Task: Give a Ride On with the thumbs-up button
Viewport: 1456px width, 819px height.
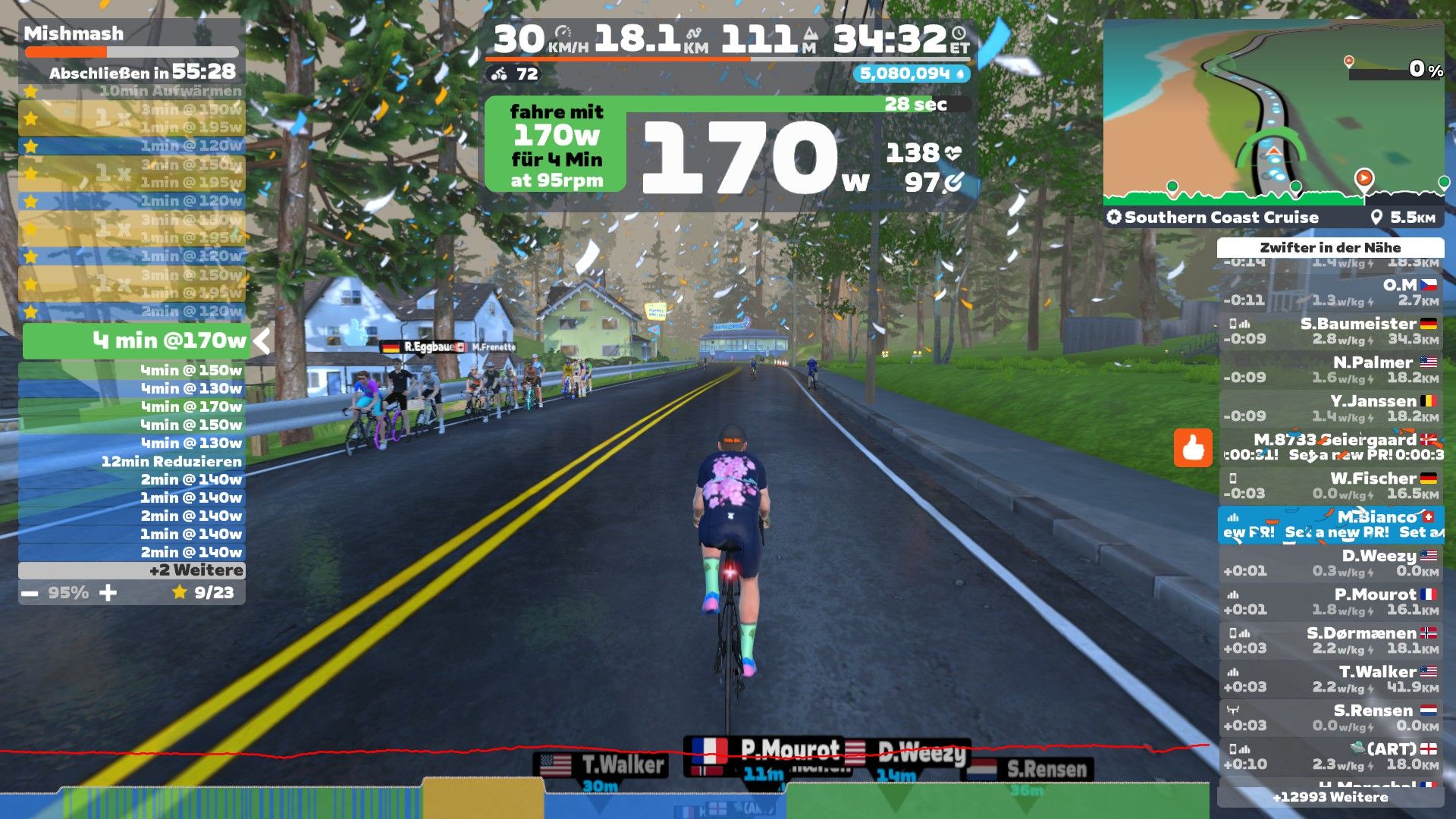Action: click(x=1193, y=447)
